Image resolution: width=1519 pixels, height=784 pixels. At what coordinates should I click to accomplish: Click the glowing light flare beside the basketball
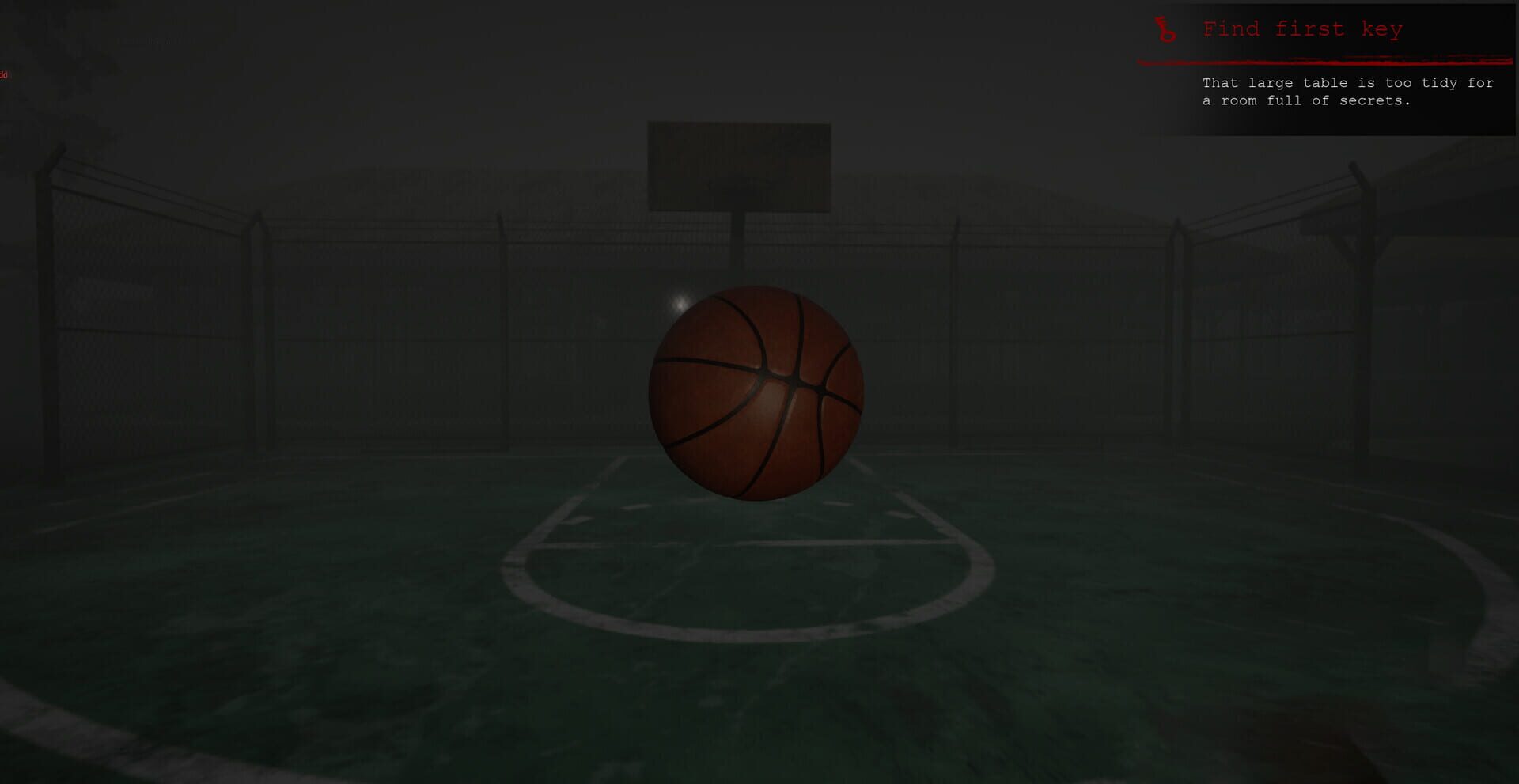pos(679,302)
